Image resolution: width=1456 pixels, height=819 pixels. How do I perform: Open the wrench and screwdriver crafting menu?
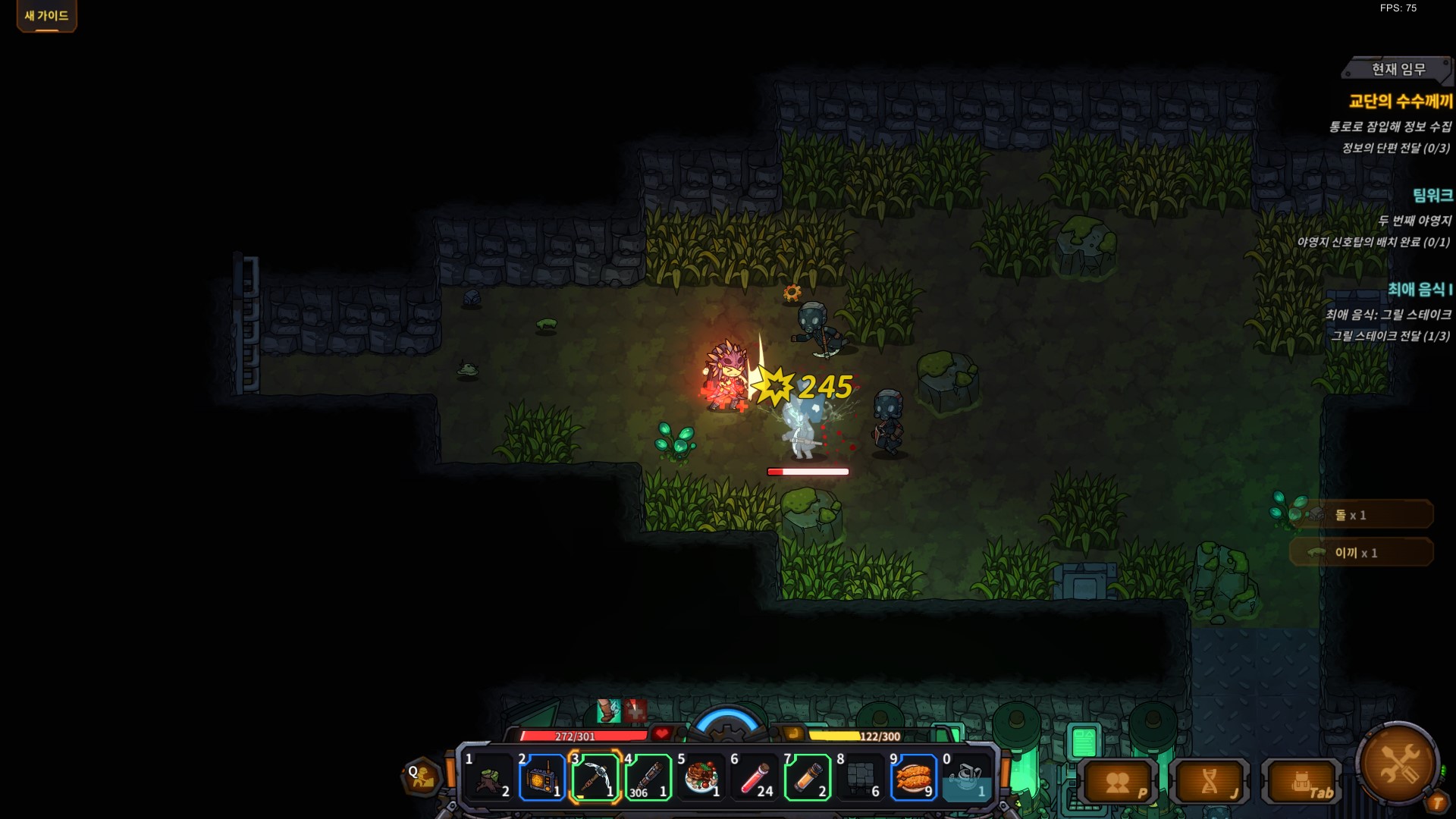pos(1397,764)
